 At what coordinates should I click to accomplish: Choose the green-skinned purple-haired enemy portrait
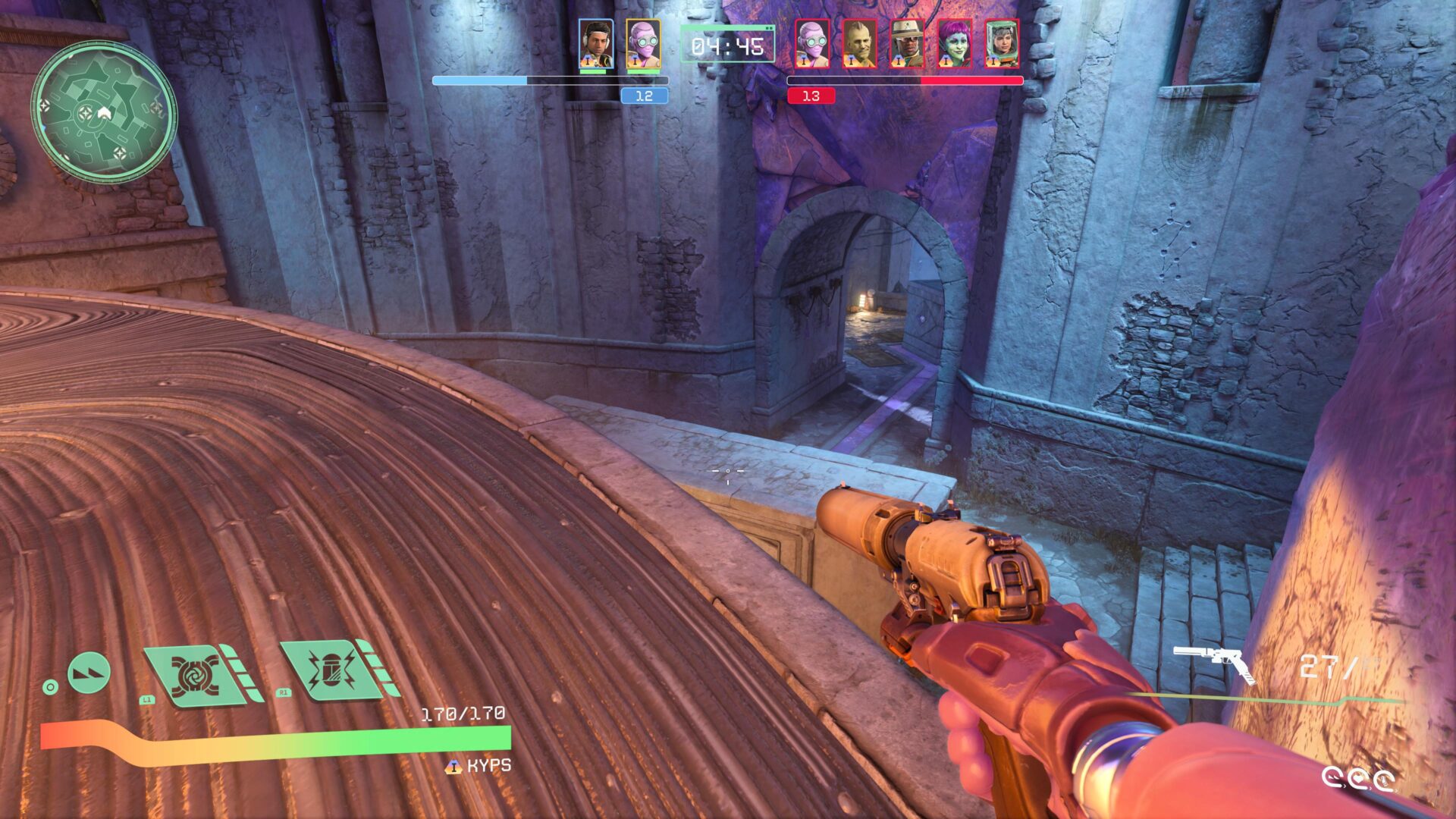[954, 44]
